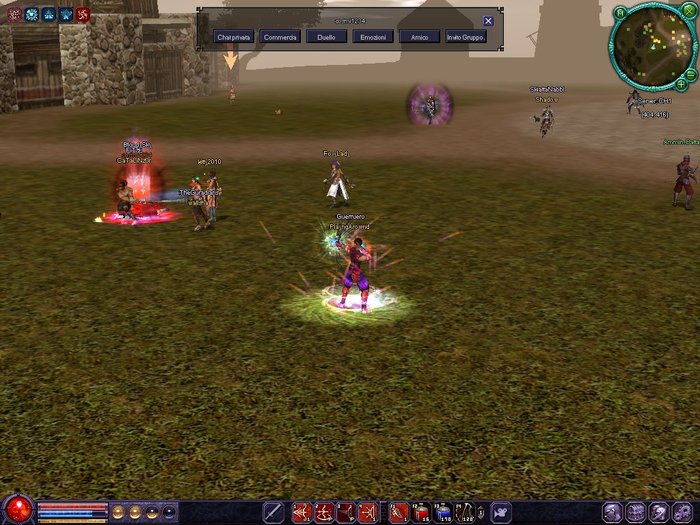Screen dimensions: 700x525
Task: Choose the Commercia trade button
Action: [x=281, y=37]
